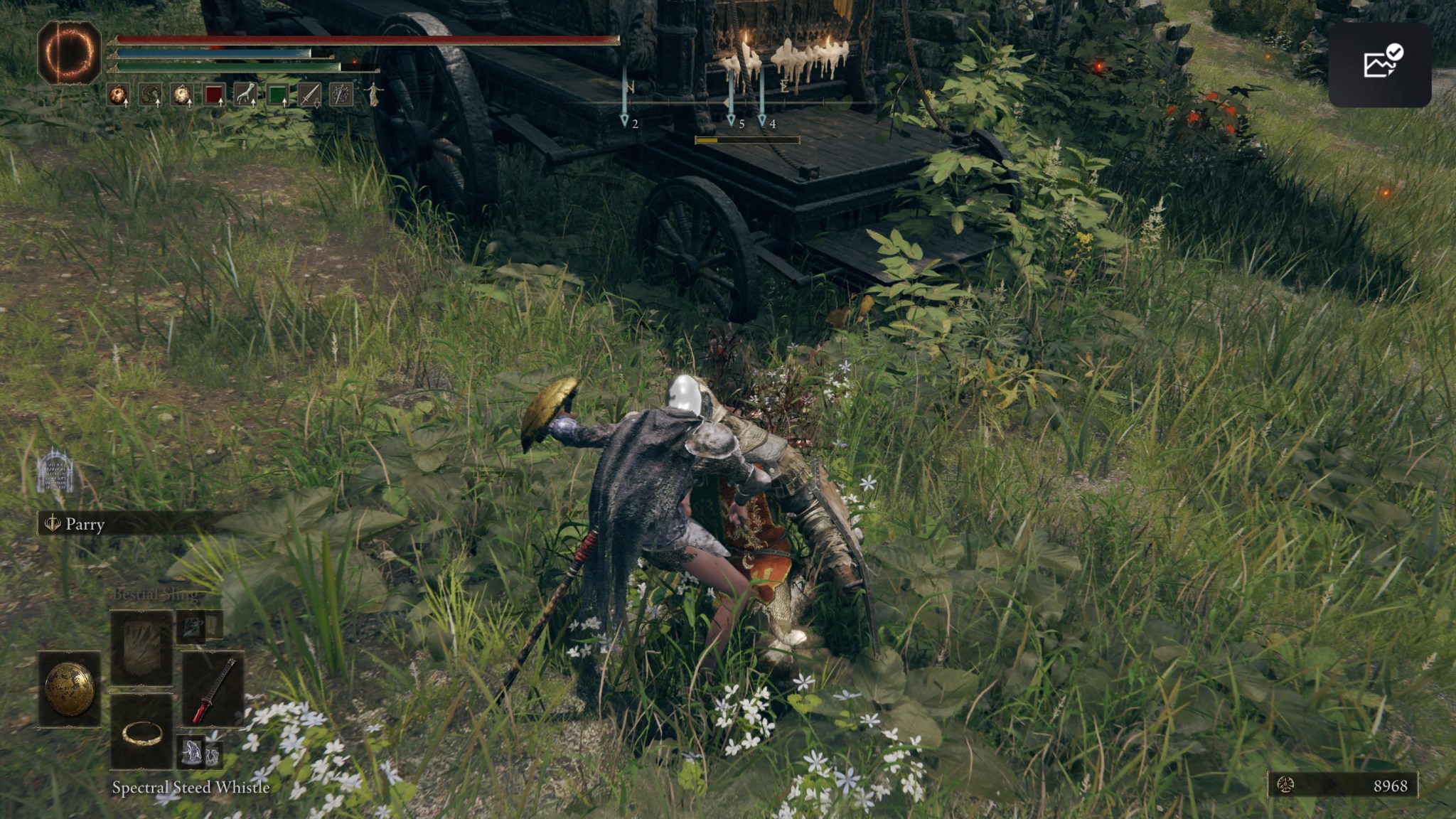Click the Parry skill indicator

(75, 525)
